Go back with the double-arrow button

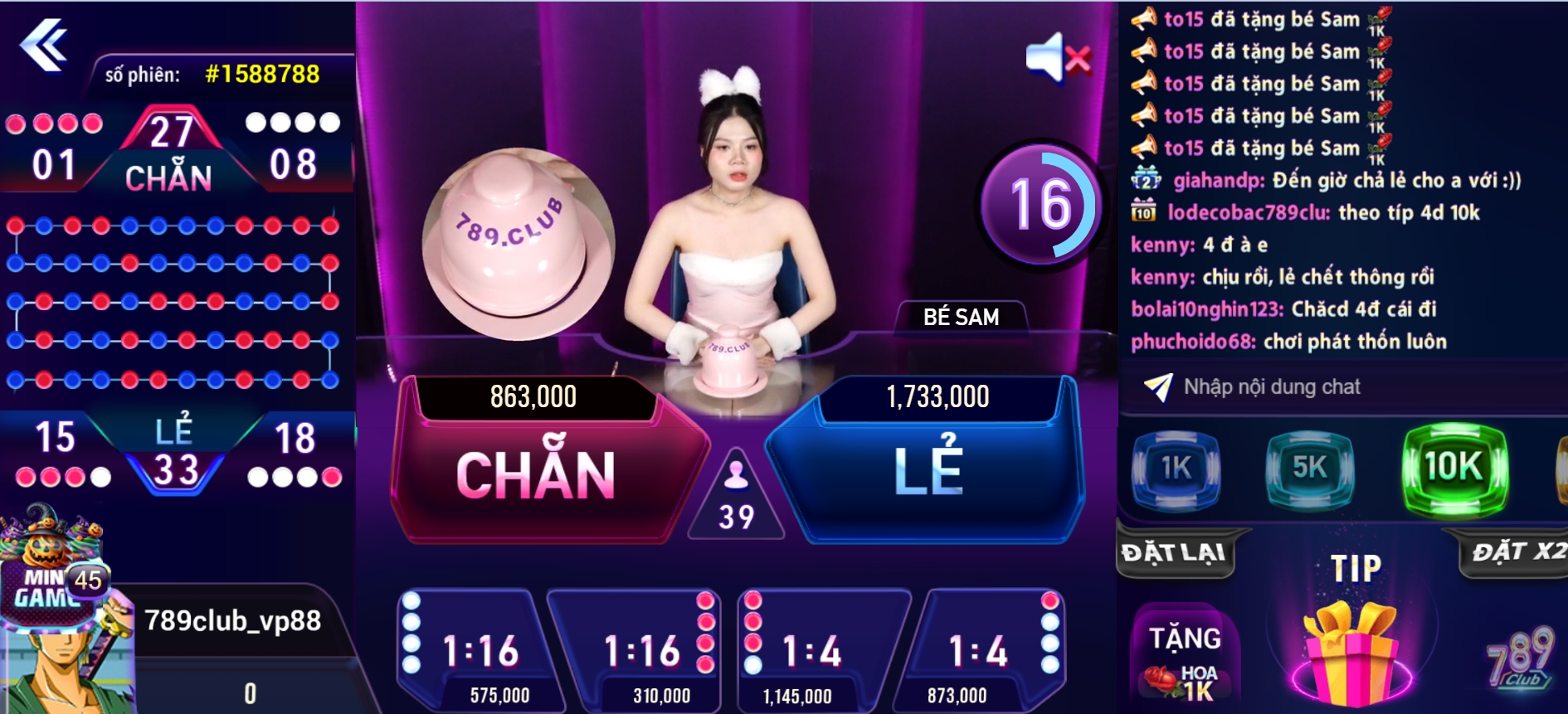[43, 44]
